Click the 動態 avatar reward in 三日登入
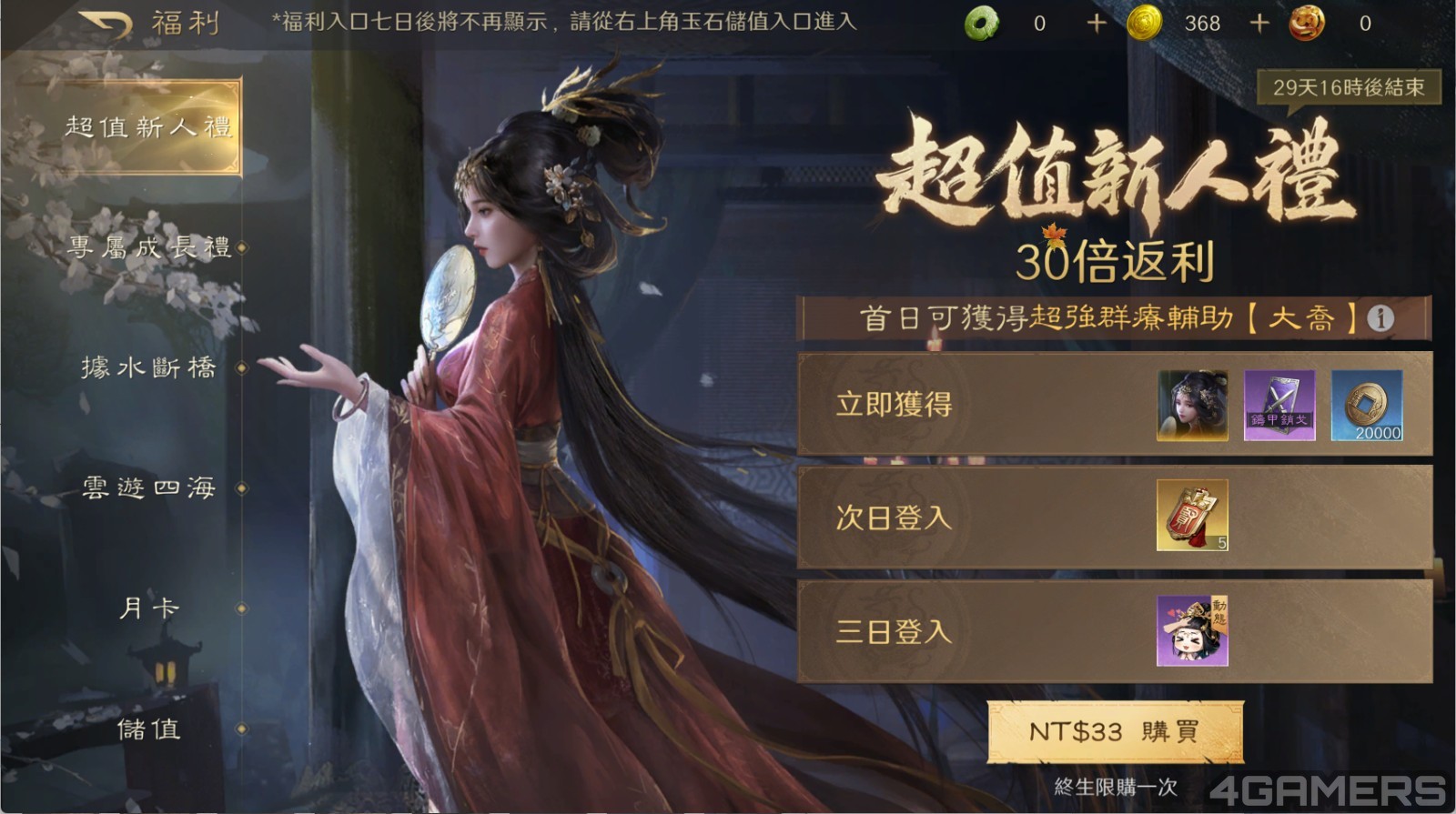The height and width of the screenshot is (814, 1456). (x=1192, y=629)
